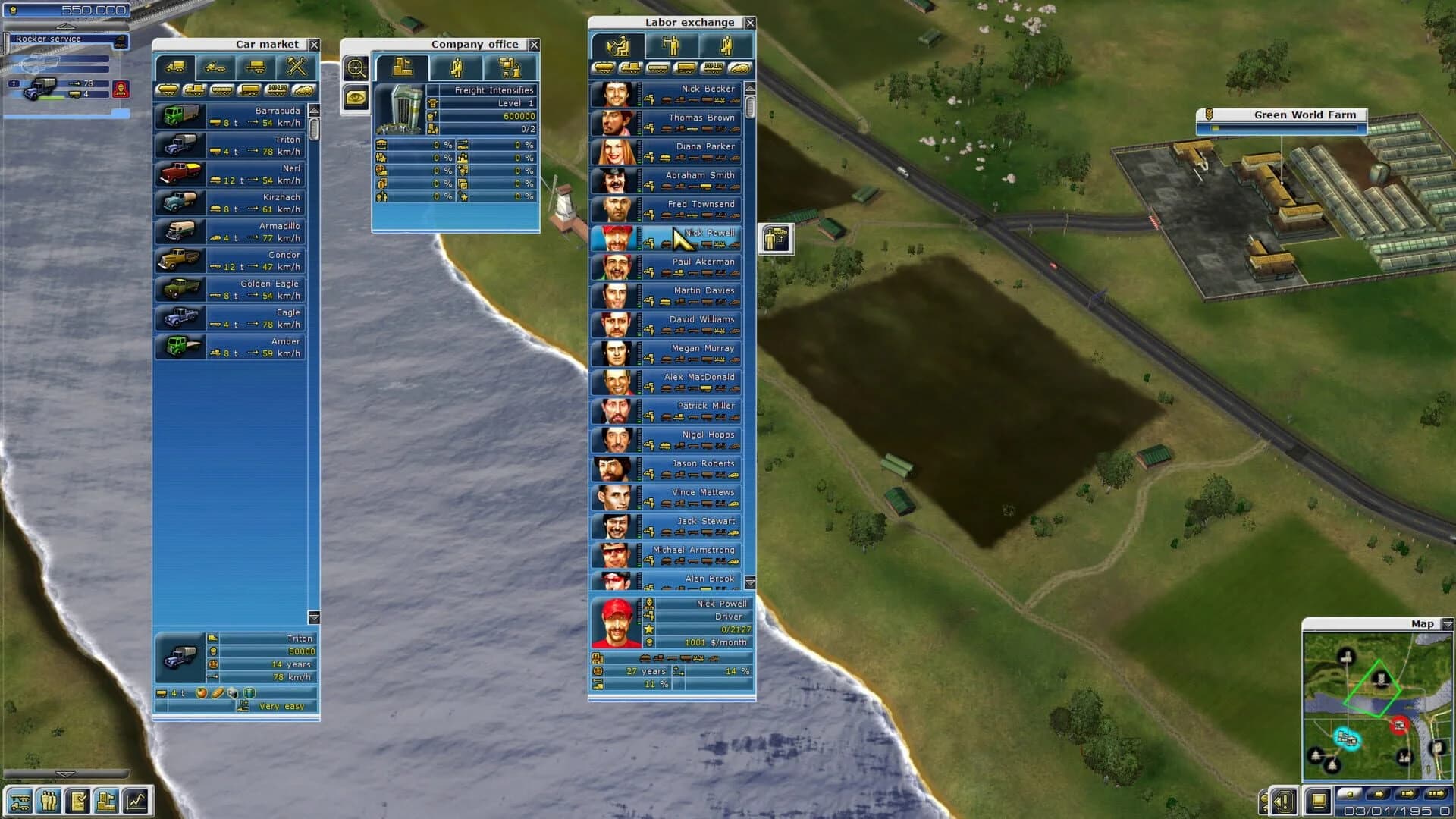
Task: Select the Barracuda truck thumbnail
Action: (x=180, y=115)
